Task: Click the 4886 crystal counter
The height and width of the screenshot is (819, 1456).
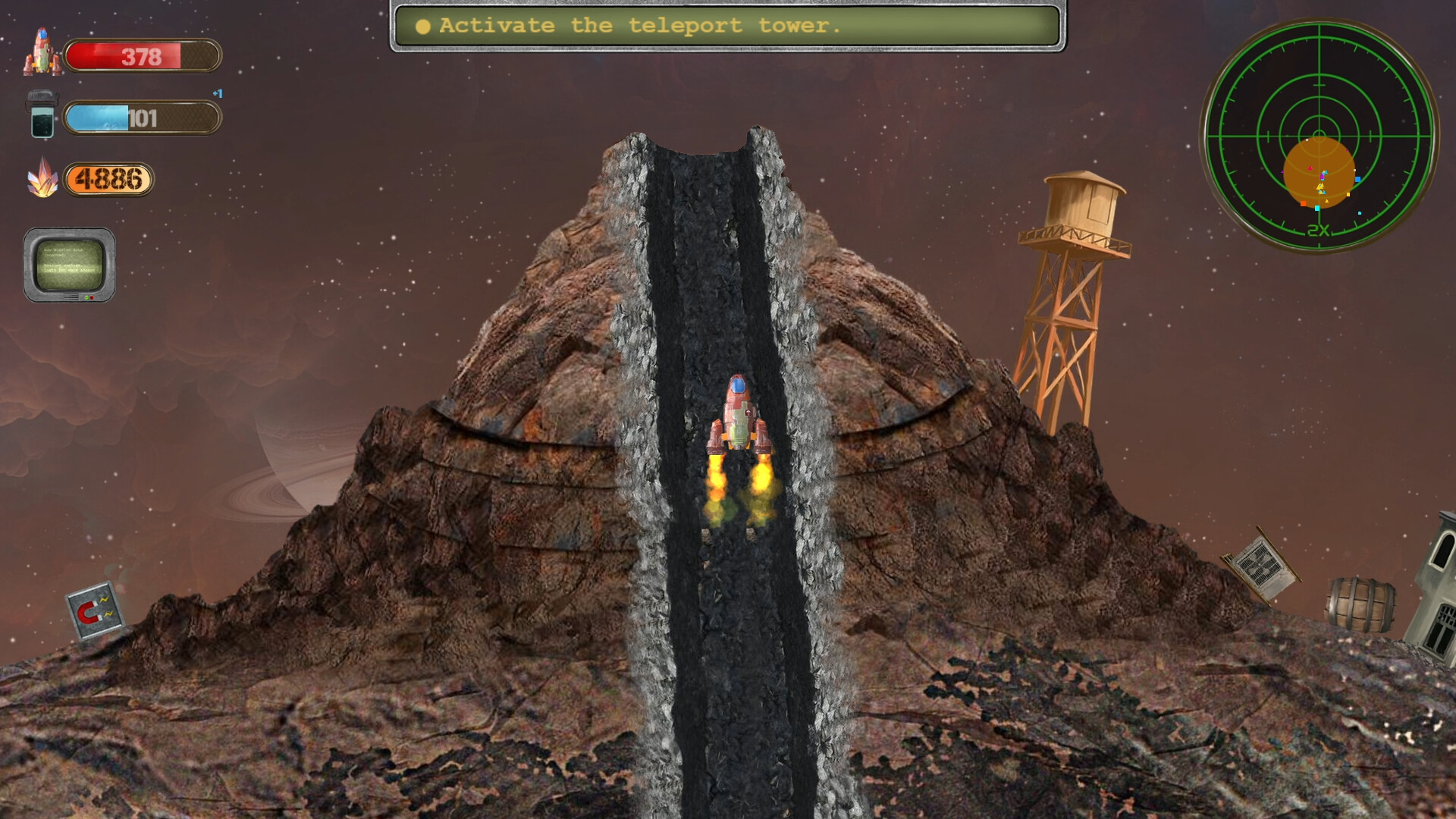Action: 108,179
